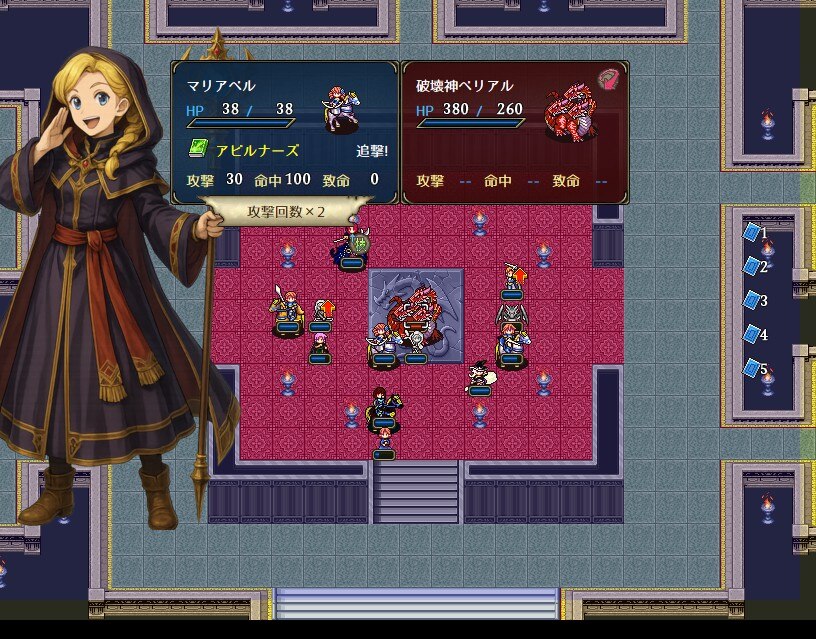The width and height of the screenshot is (816, 639).
Task: Pick the blue card numbered 4
Action: 752,334
